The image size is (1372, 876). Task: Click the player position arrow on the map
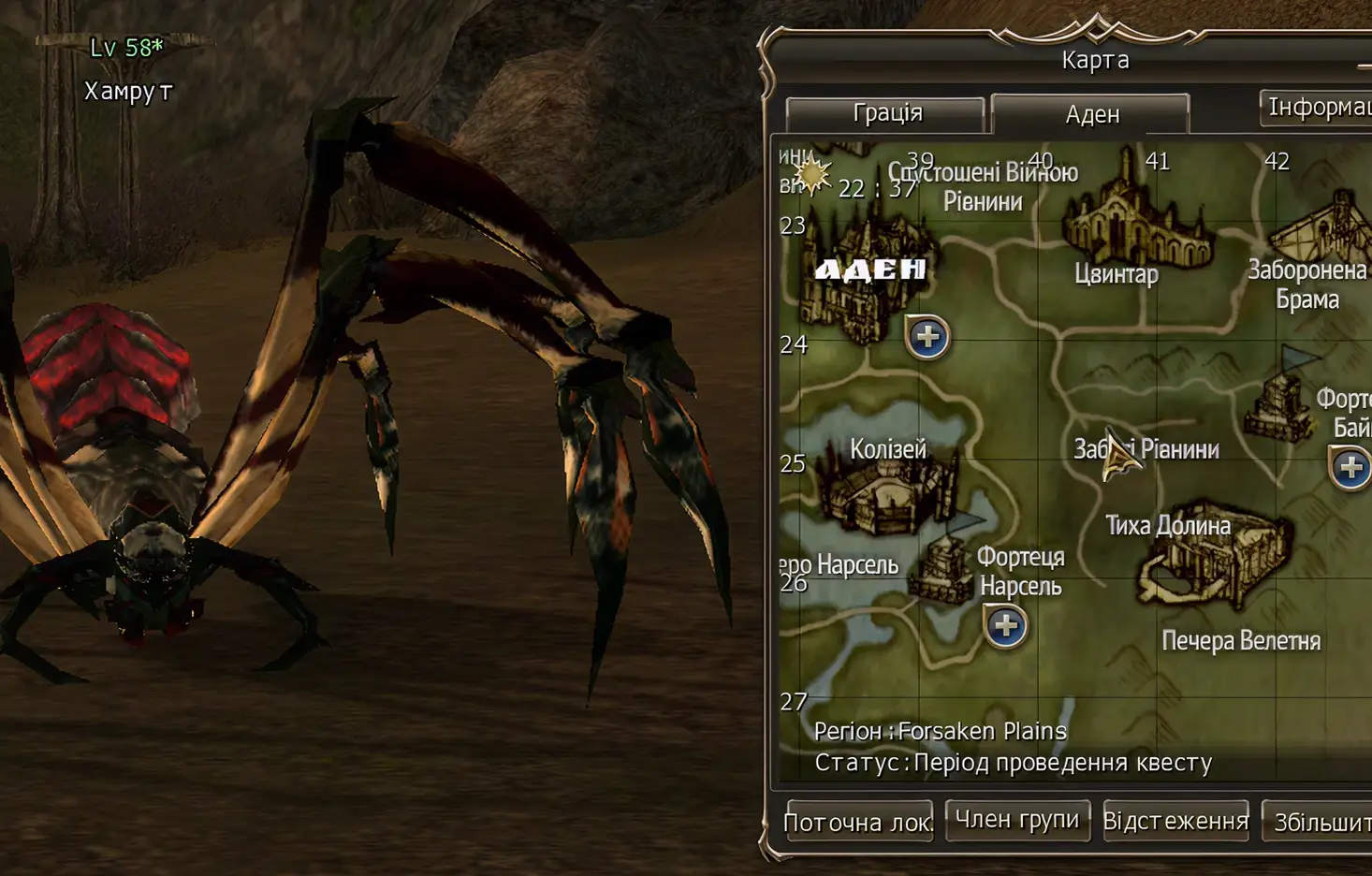[1117, 456]
